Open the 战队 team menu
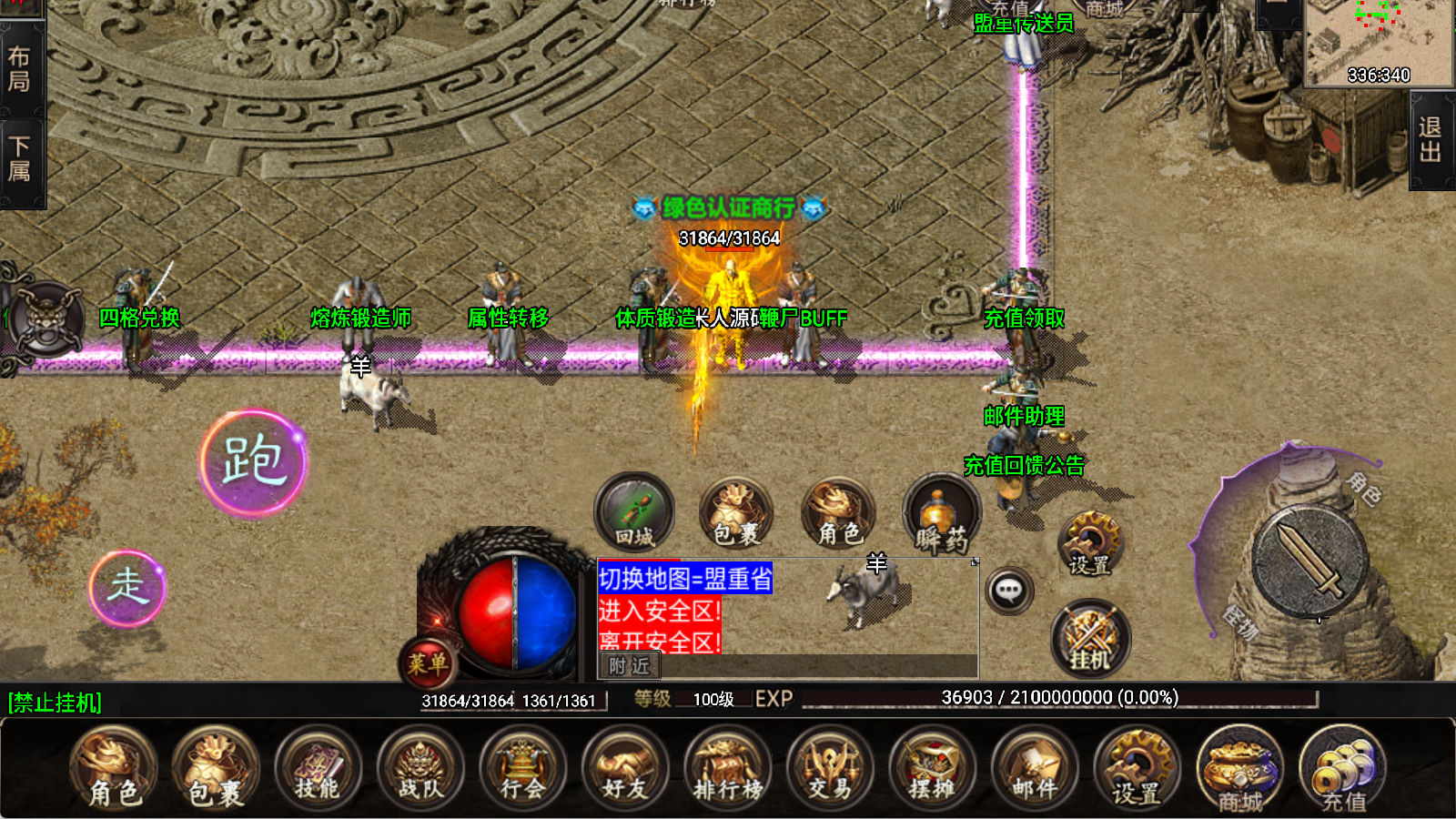 pyautogui.click(x=420, y=769)
